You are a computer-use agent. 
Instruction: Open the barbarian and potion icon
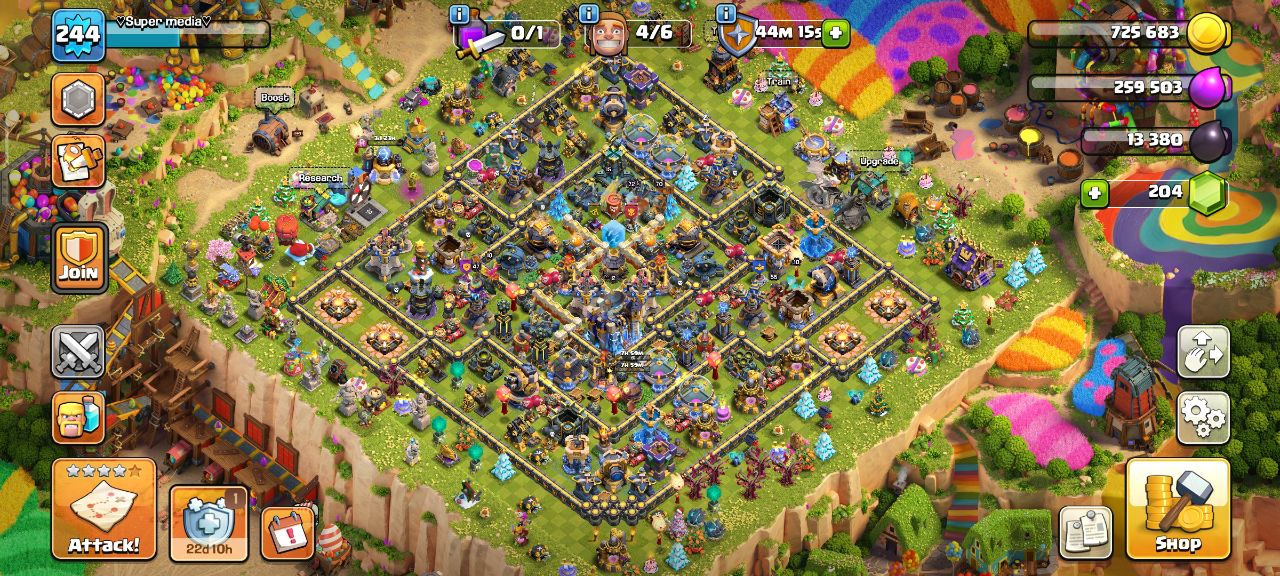78,417
